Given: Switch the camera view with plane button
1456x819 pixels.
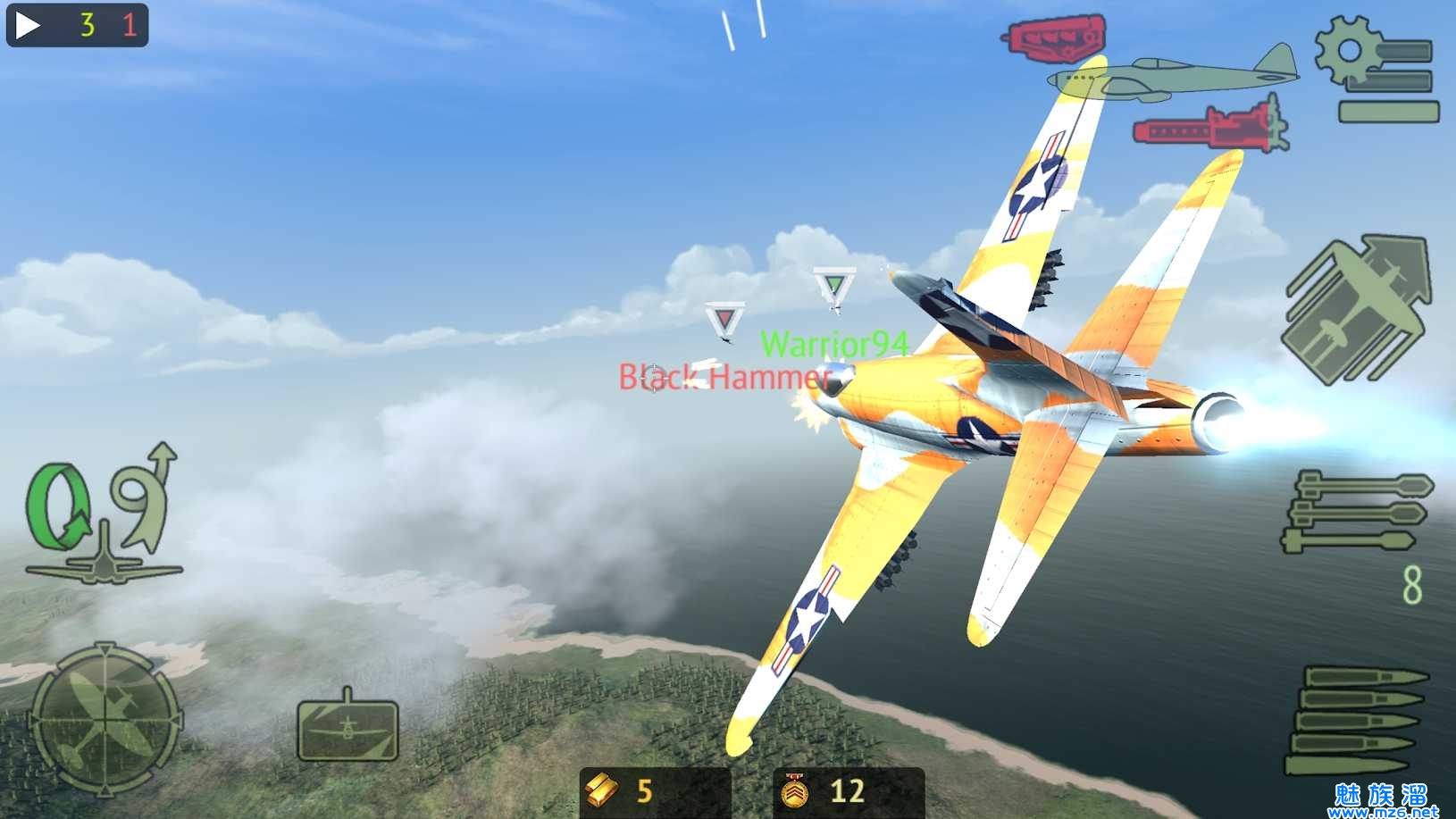Looking at the screenshot, I should 347,727.
